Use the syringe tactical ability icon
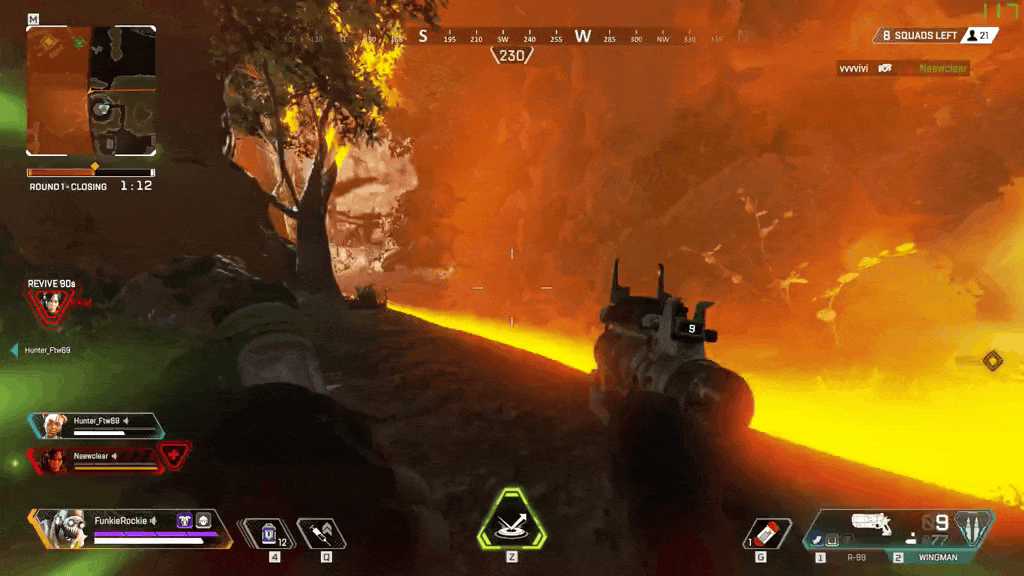Screen dimensions: 1024x576 [322, 533]
